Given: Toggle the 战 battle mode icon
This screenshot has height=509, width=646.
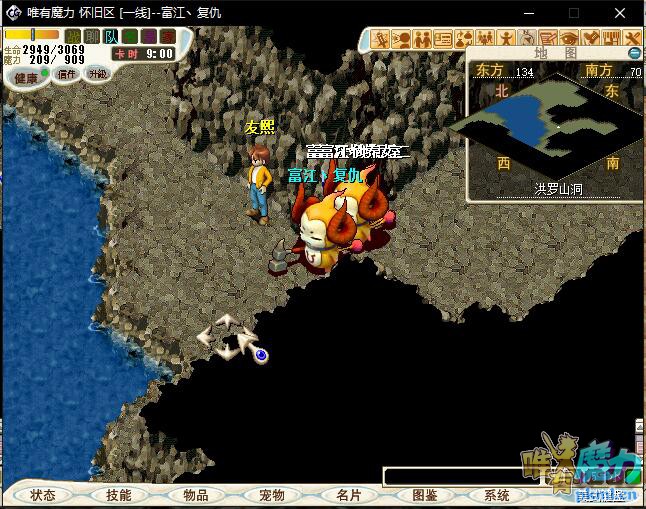Looking at the screenshot, I should tap(72, 37).
